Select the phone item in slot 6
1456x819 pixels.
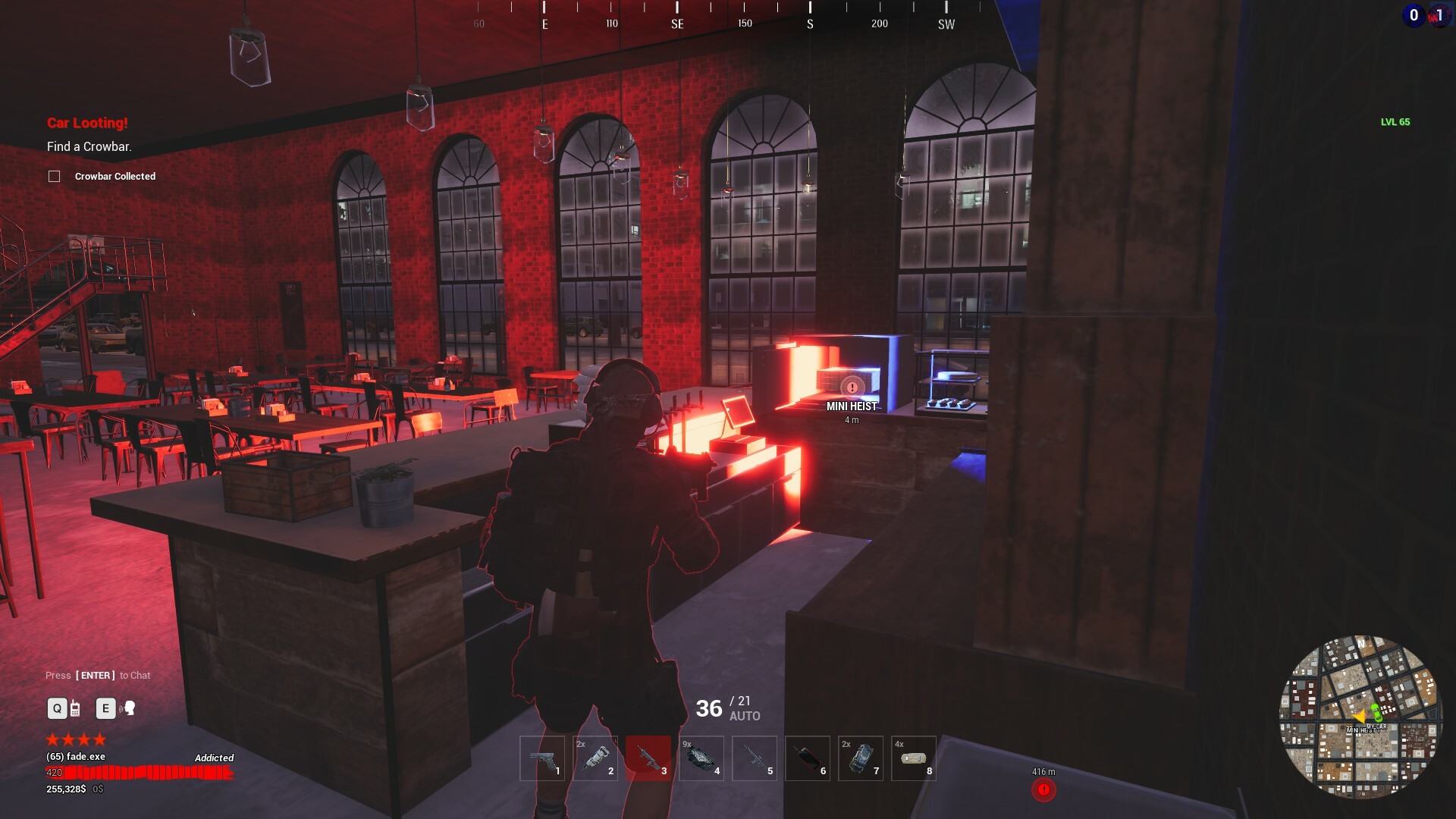click(808, 758)
